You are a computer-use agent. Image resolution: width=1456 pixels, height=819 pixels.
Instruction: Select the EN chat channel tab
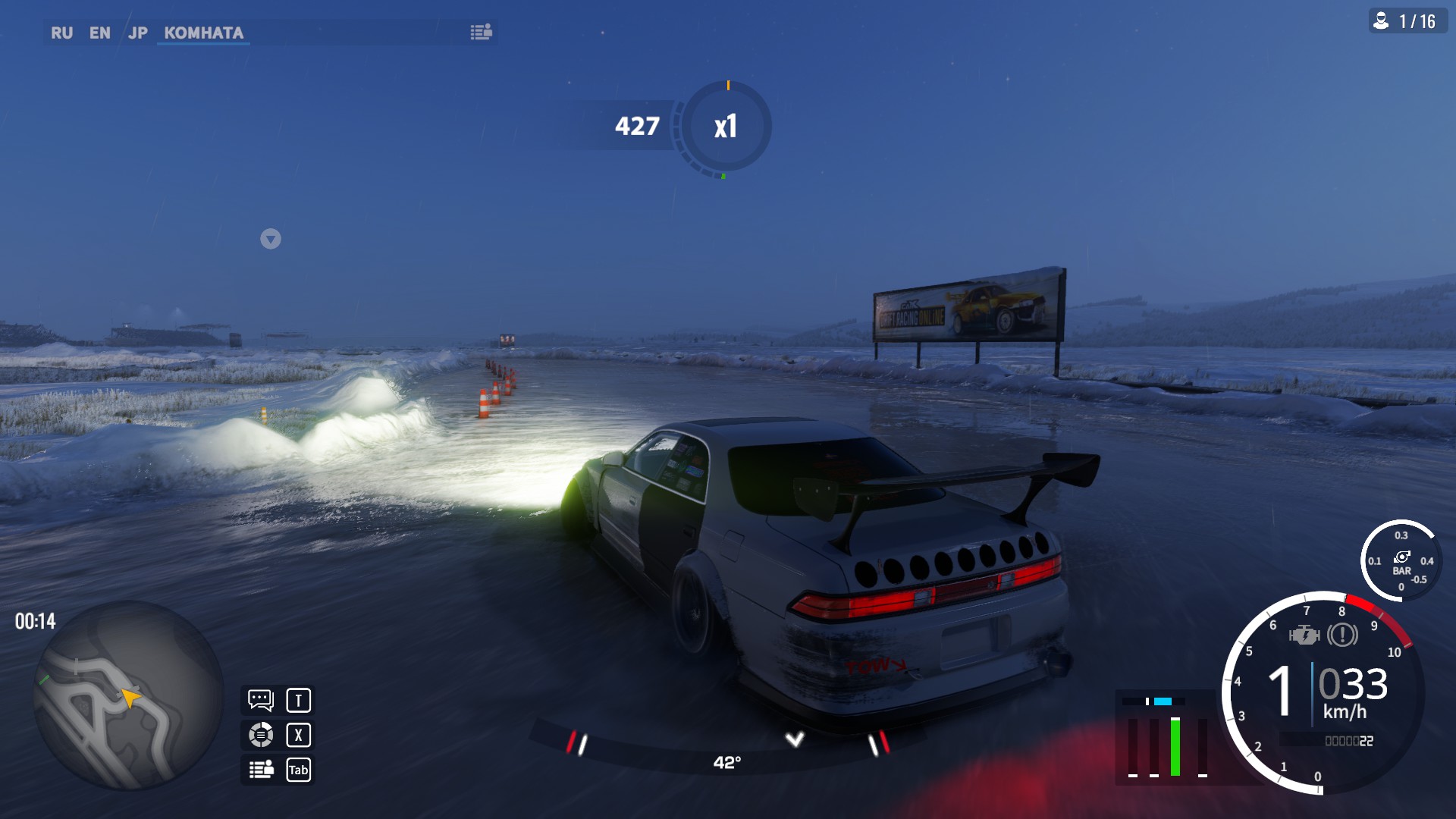point(99,33)
